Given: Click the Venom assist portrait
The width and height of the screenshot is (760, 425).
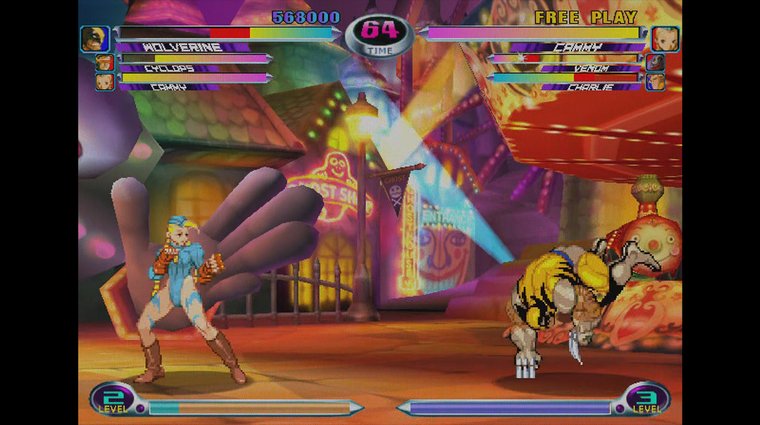Looking at the screenshot, I should pos(655,63).
